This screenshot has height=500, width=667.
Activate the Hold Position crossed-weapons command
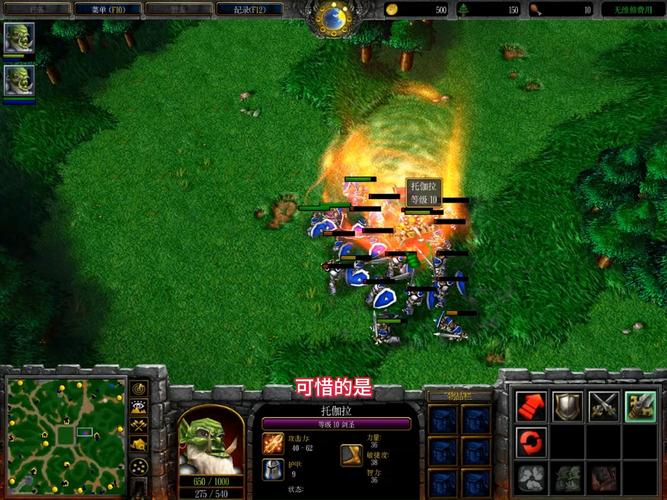[x=603, y=406]
